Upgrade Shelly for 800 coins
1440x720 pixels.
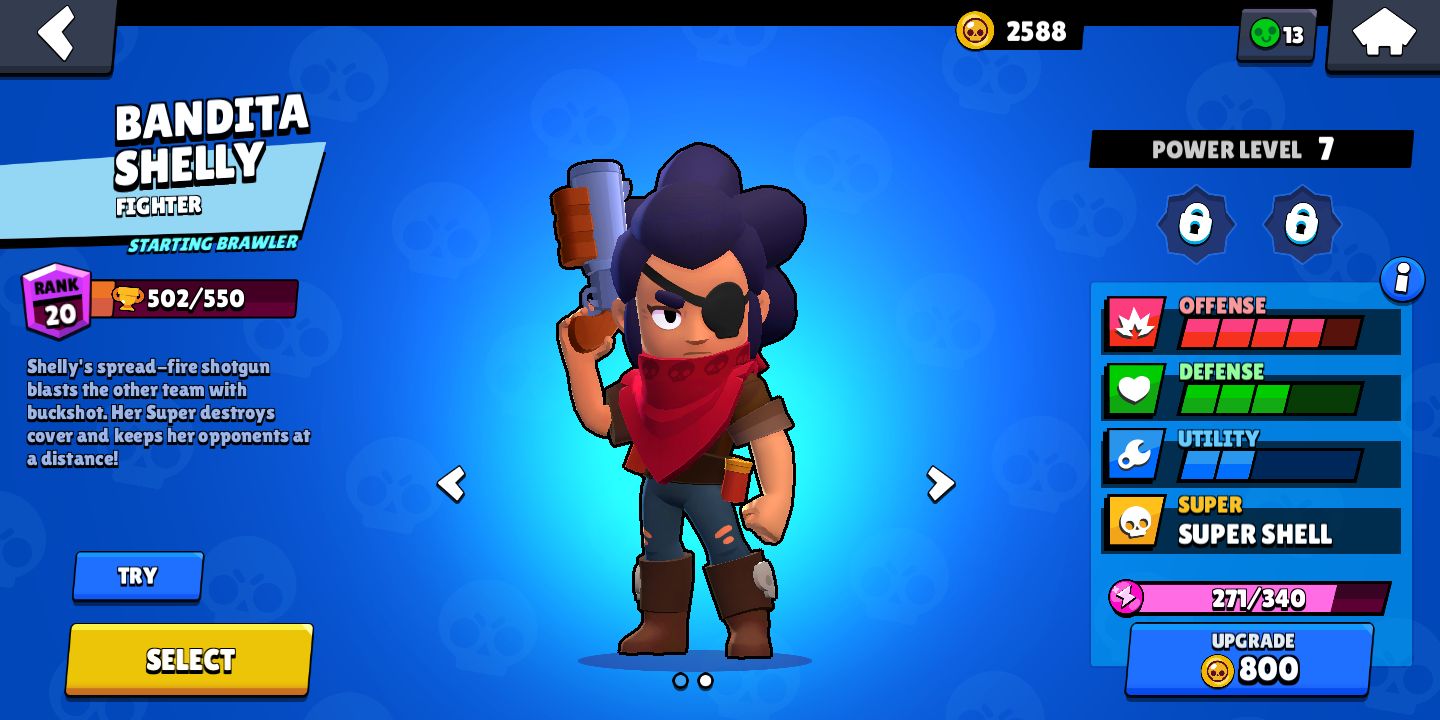pyautogui.click(x=1251, y=657)
